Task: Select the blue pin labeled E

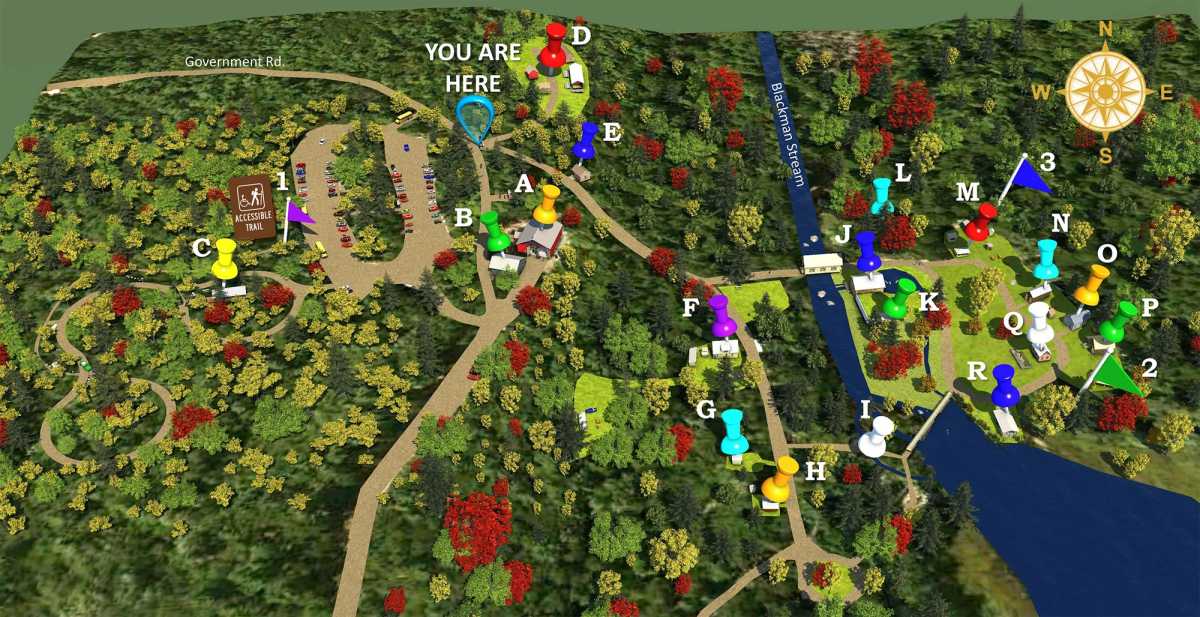Action: [585, 140]
